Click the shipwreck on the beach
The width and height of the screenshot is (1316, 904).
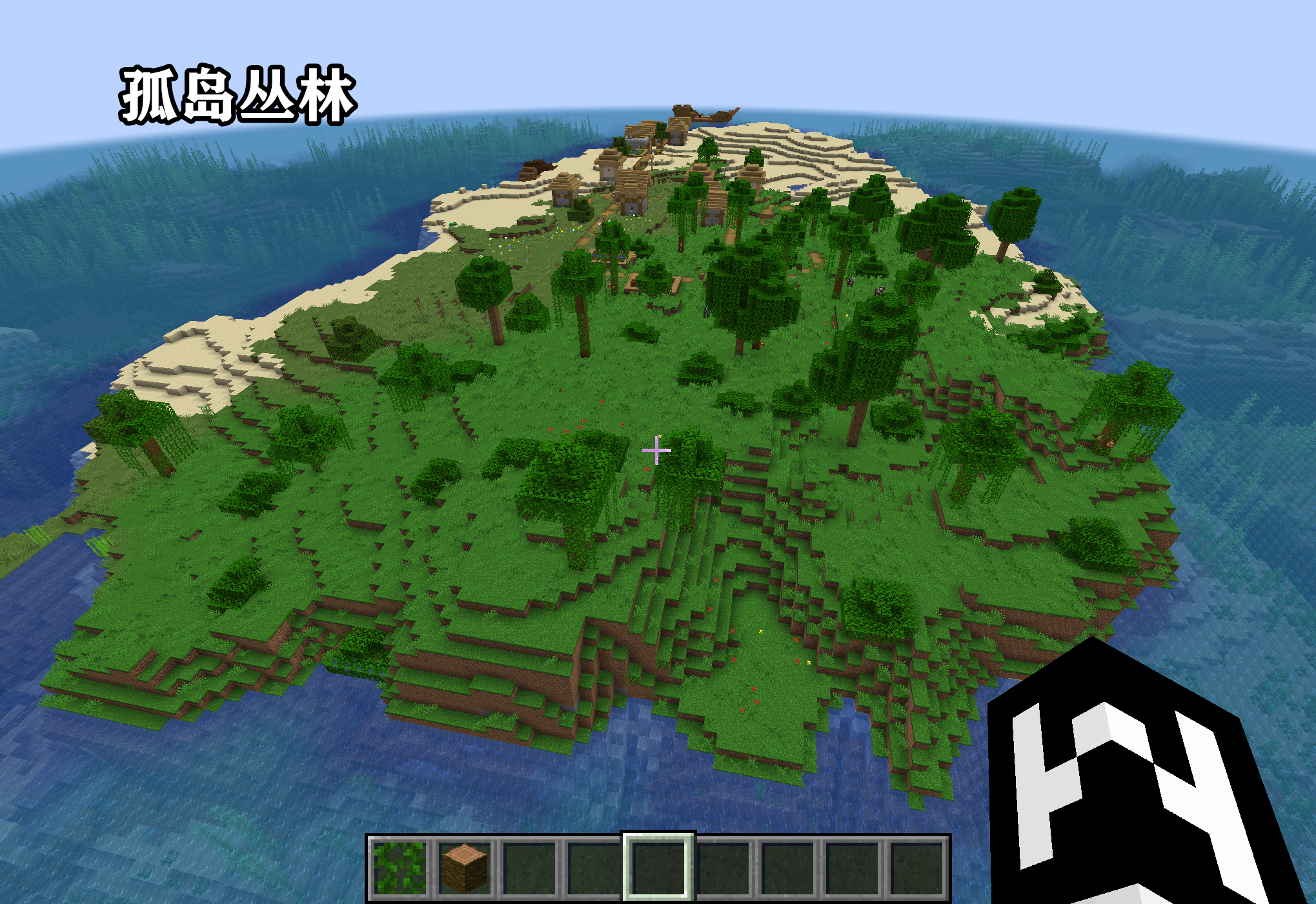point(704,114)
